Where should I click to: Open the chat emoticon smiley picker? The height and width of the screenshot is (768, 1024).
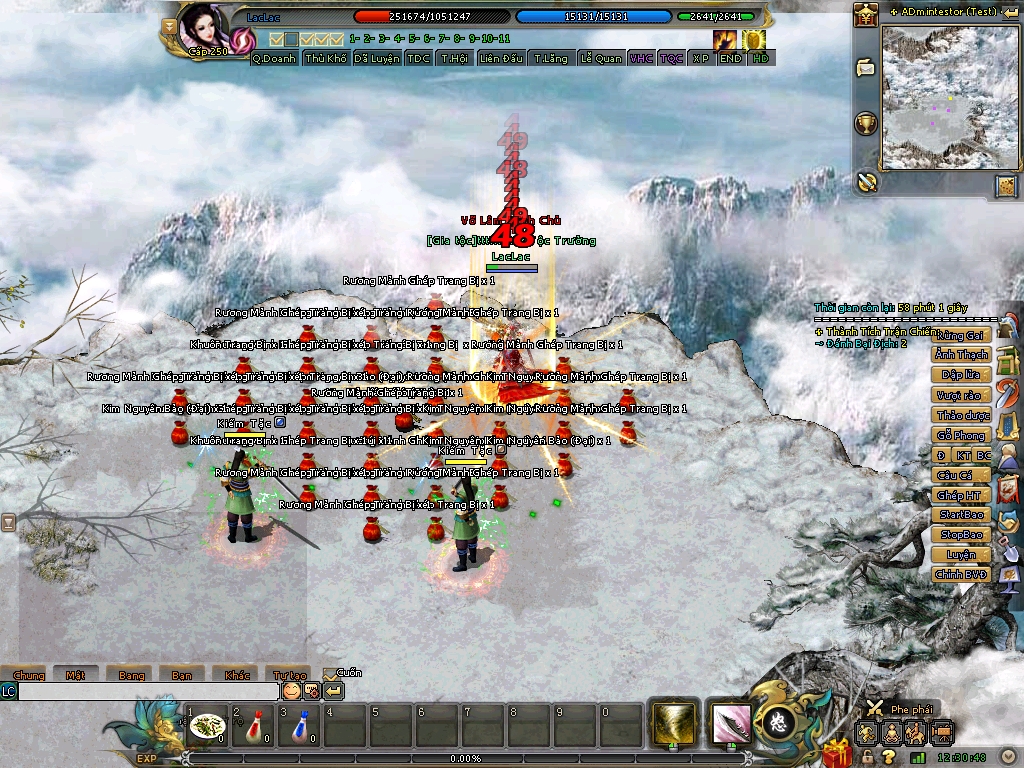click(291, 691)
